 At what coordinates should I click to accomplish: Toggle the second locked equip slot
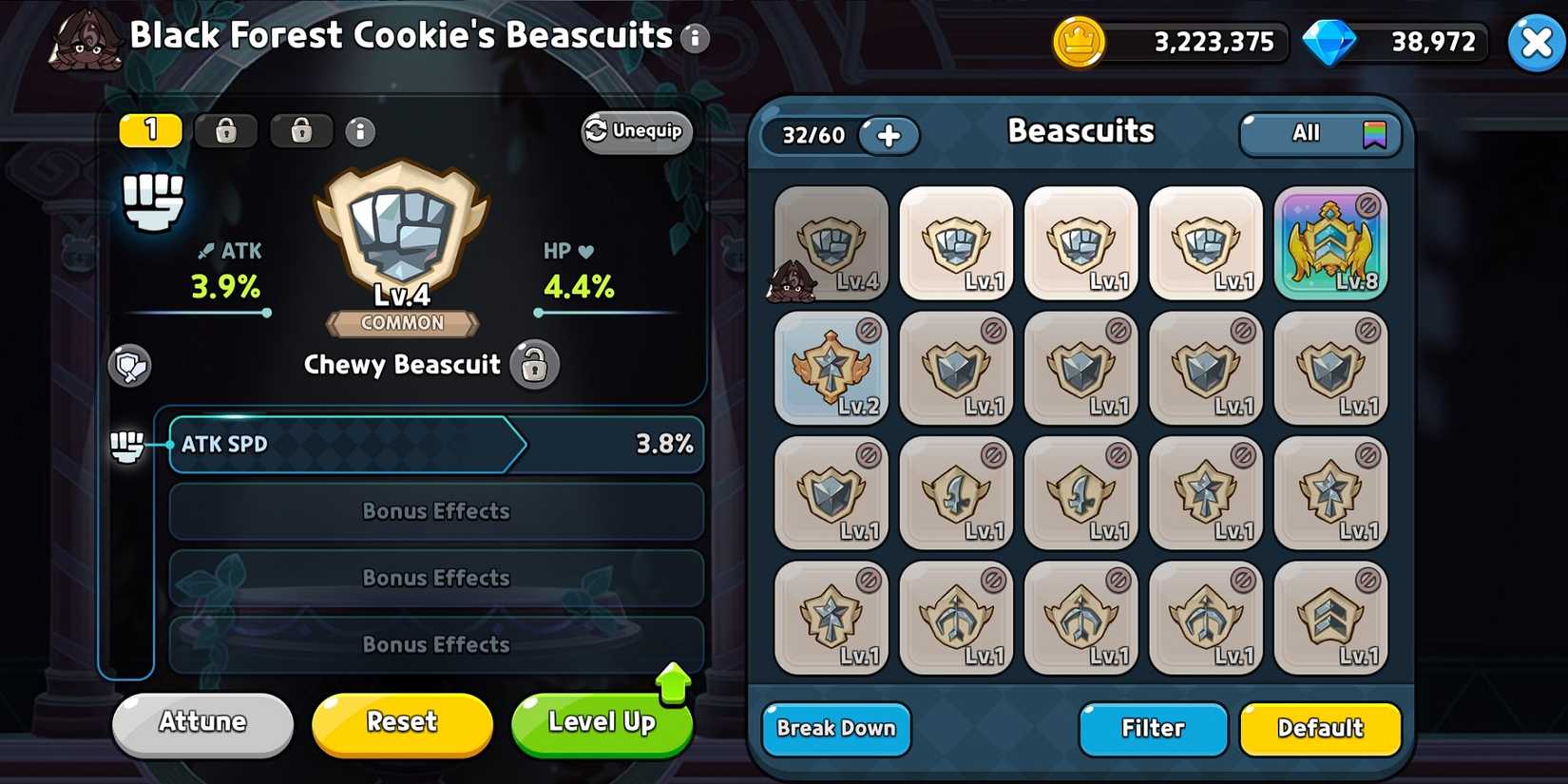301,132
